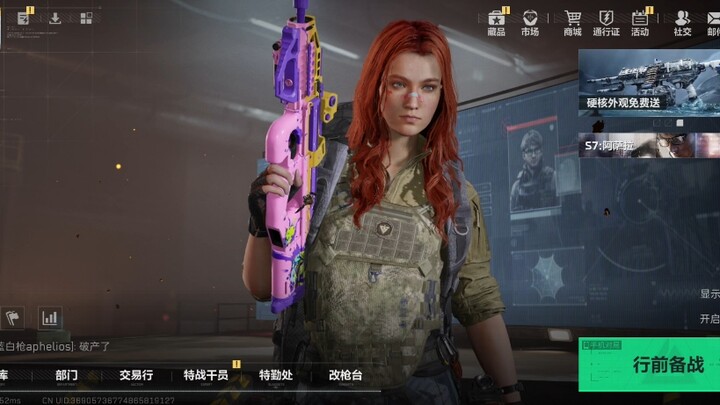
Task: Select the 特勤处 tab
Action: (x=276, y=376)
